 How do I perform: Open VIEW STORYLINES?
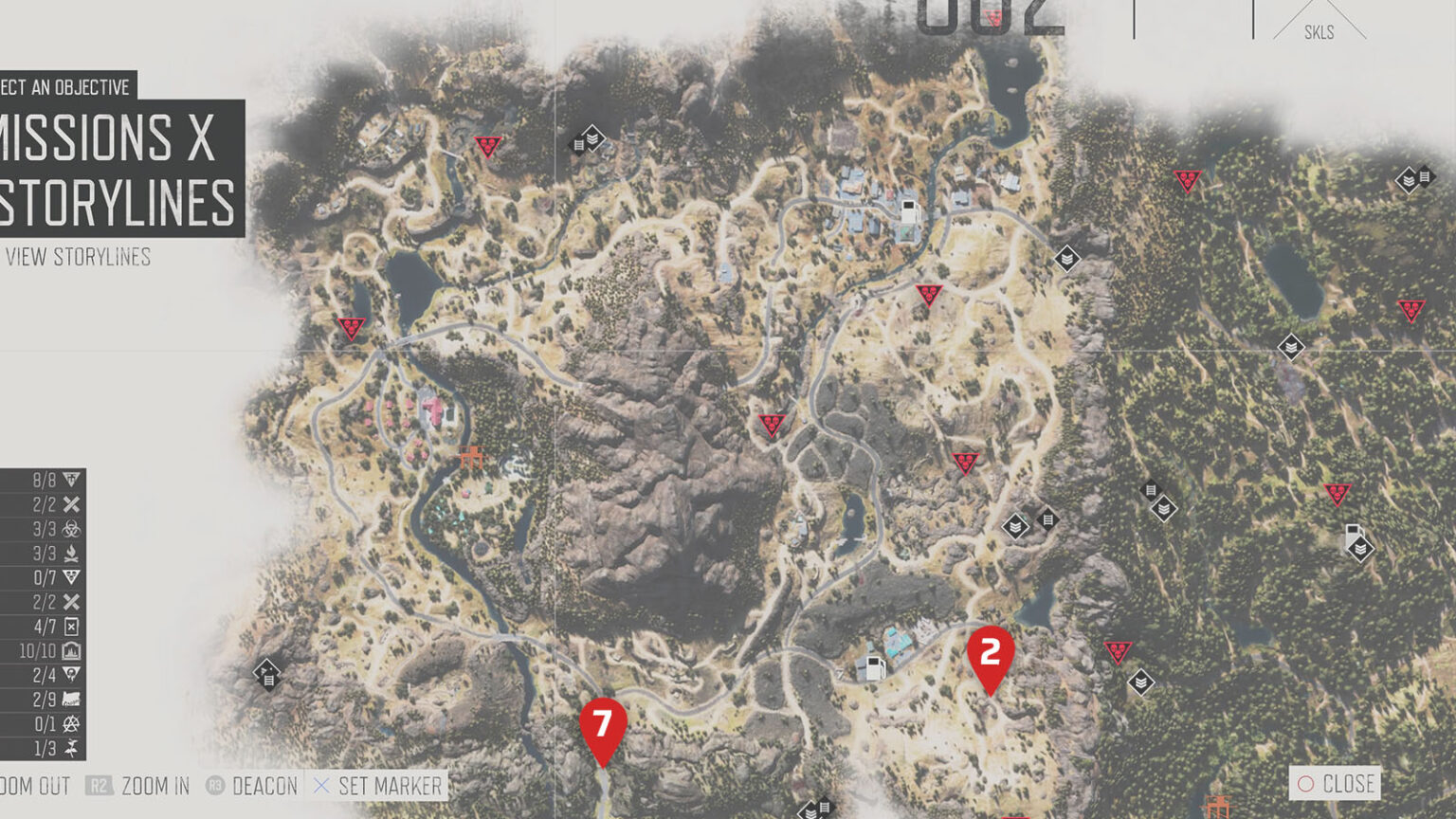[79, 257]
